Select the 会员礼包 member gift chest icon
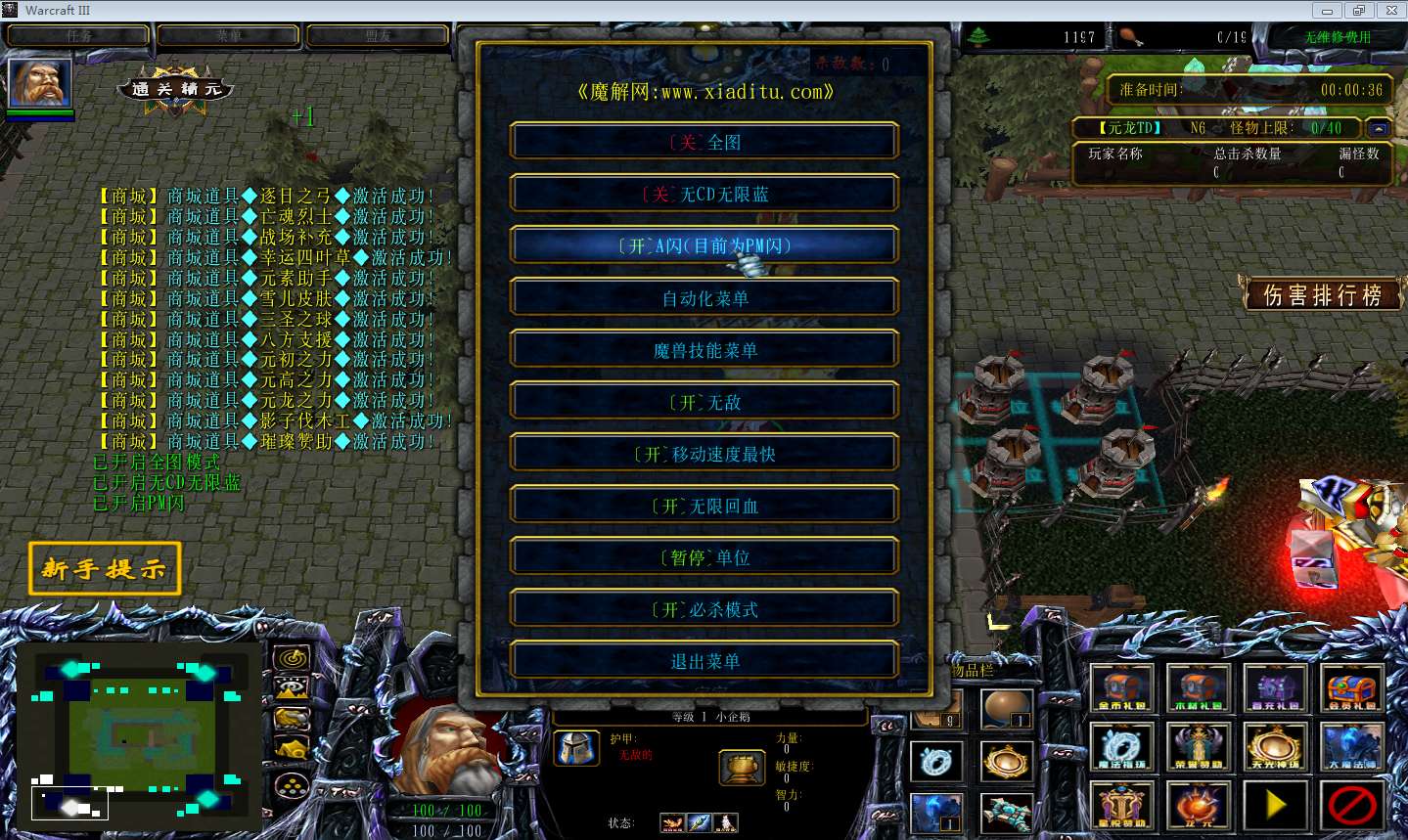The width and height of the screenshot is (1408, 840). tap(1351, 687)
